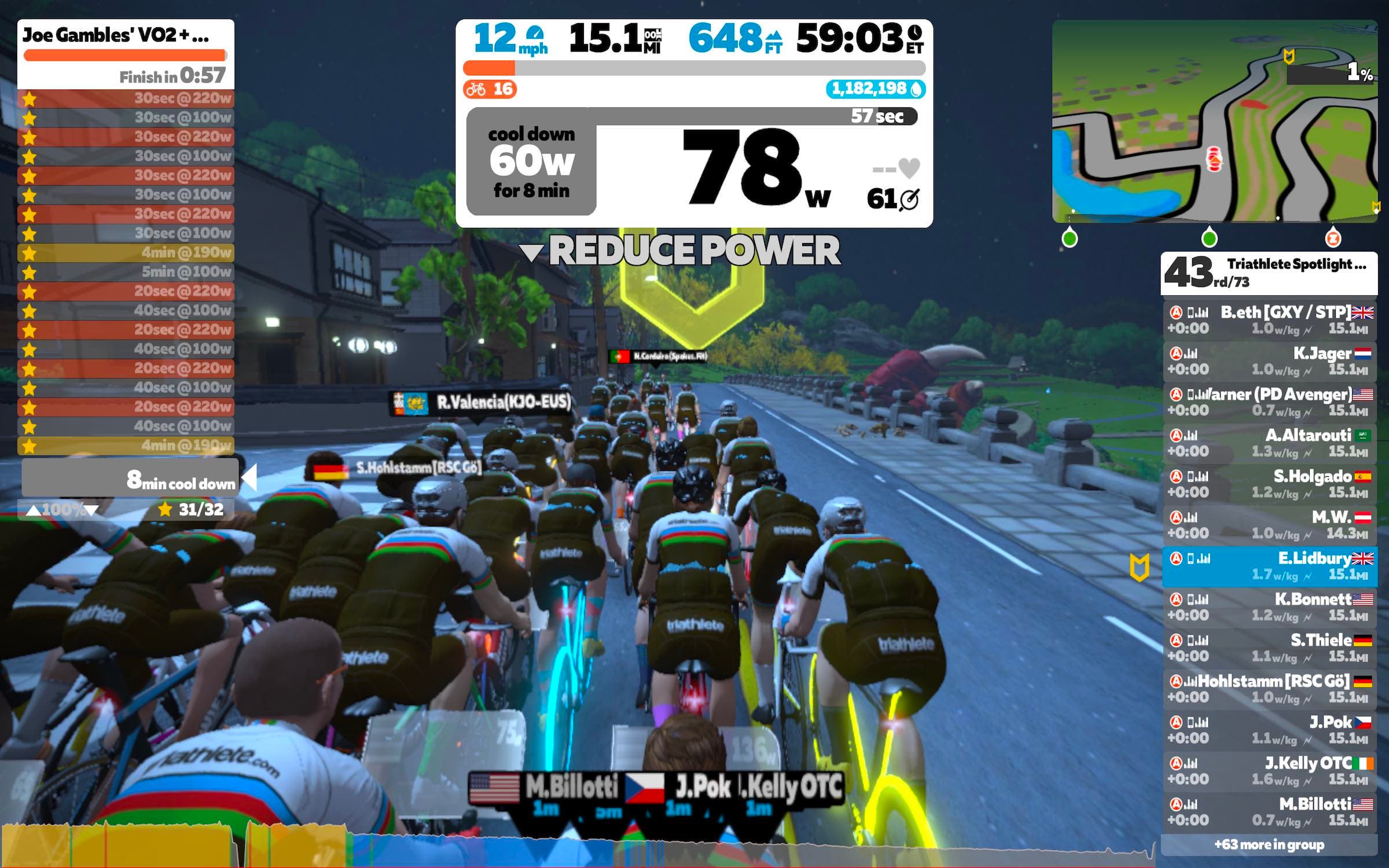Image resolution: width=1389 pixels, height=868 pixels.
Task: Select S.Thiele from the rider list
Action: click(1269, 648)
